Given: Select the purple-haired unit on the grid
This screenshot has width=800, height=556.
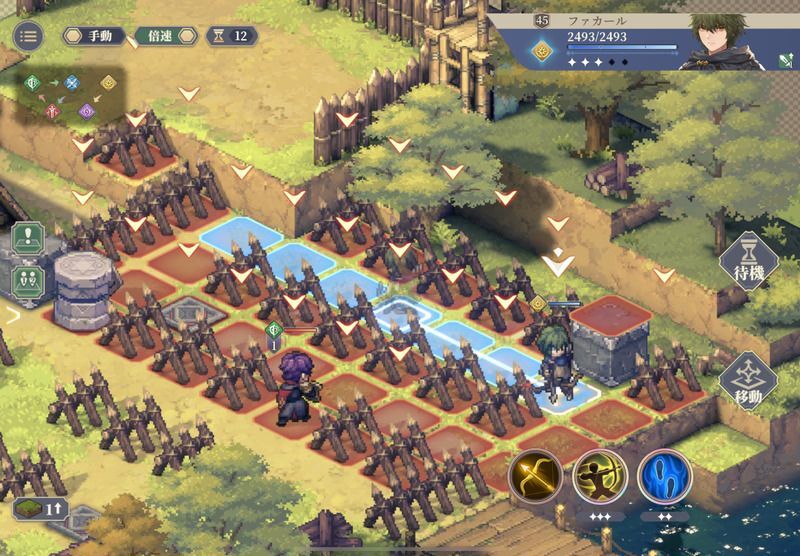Looking at the screenshot, I should tap(296, 390).
